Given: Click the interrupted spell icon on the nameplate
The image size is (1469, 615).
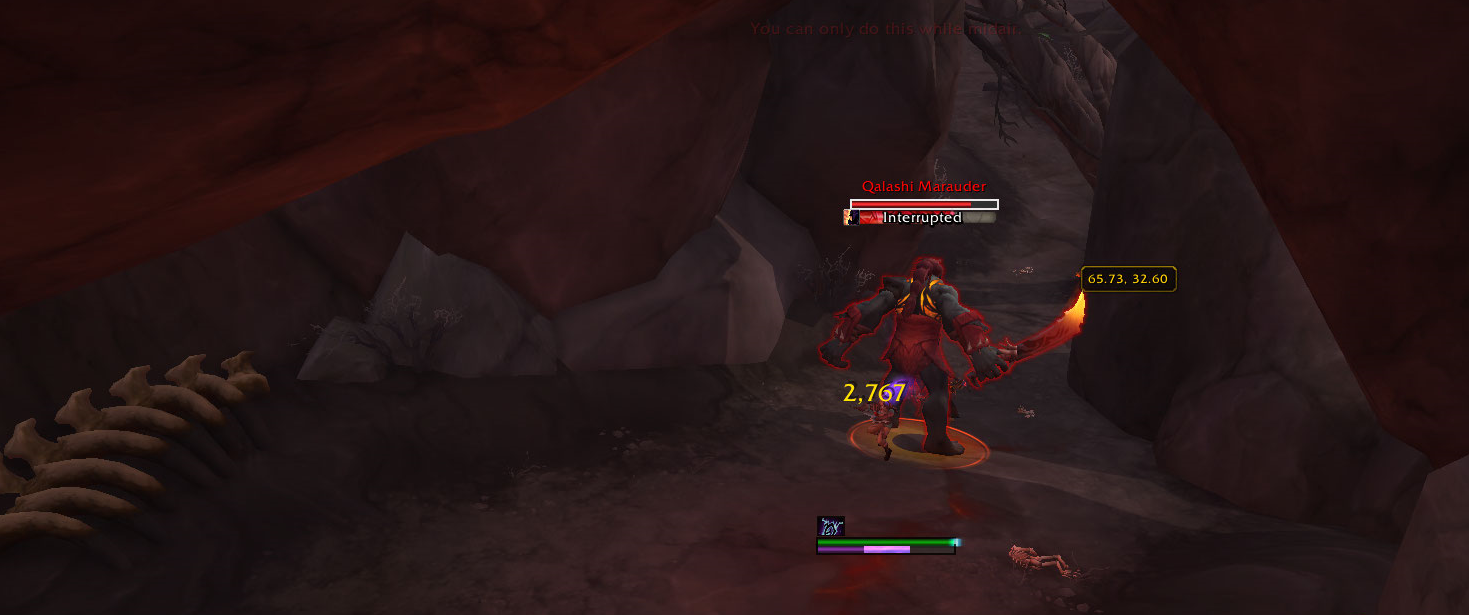Looking at the screenshot, I should 851,218.
